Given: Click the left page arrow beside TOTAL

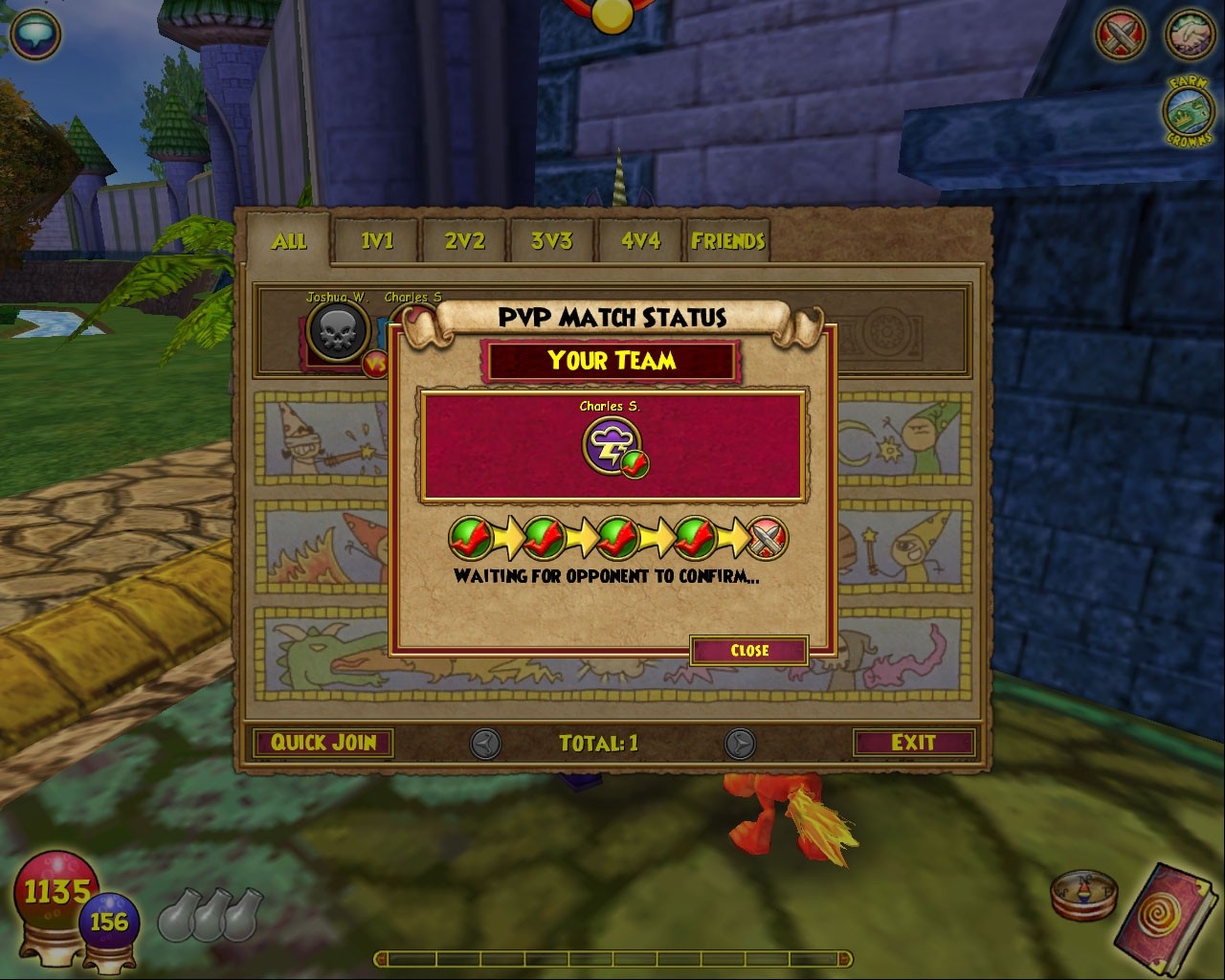Looking at the screenshot, I should pyautogui.click(x=484, y=743).
